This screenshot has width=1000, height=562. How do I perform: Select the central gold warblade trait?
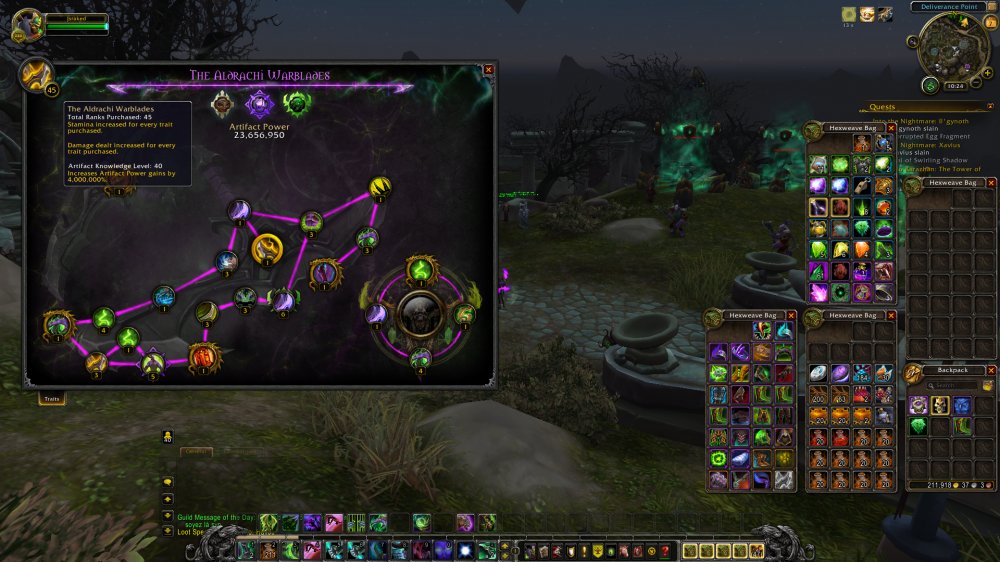(x=267, y=248)
